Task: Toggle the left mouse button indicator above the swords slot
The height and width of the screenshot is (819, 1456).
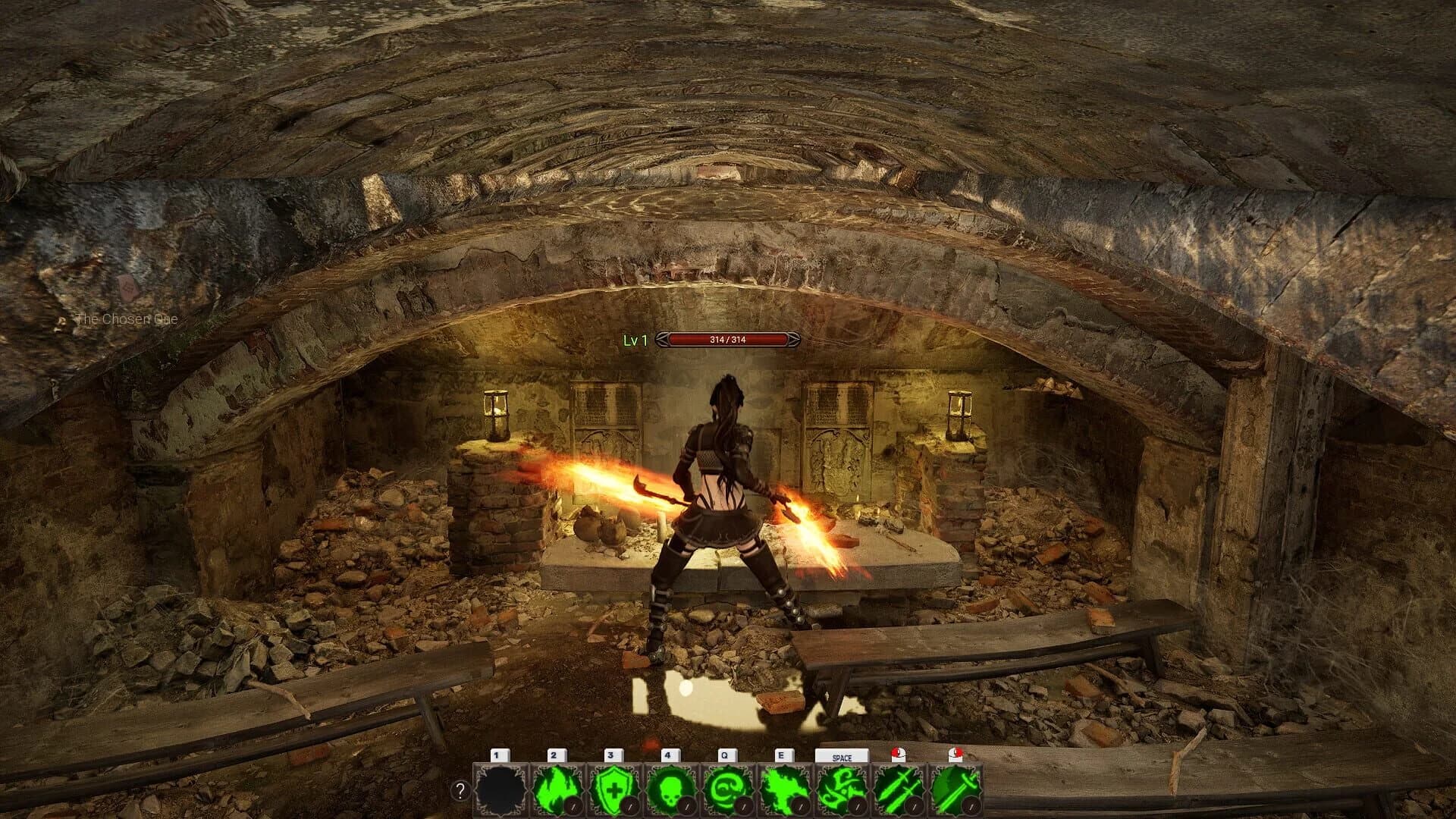Action: [x=899, y=755]
